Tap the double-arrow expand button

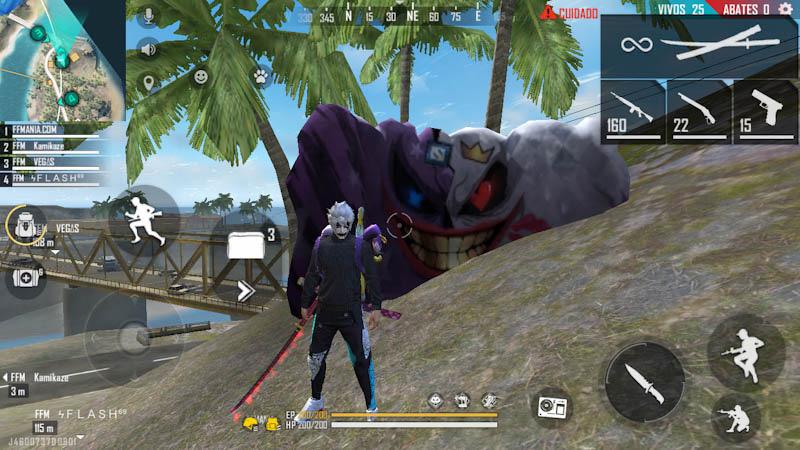[x=246, y=291]
